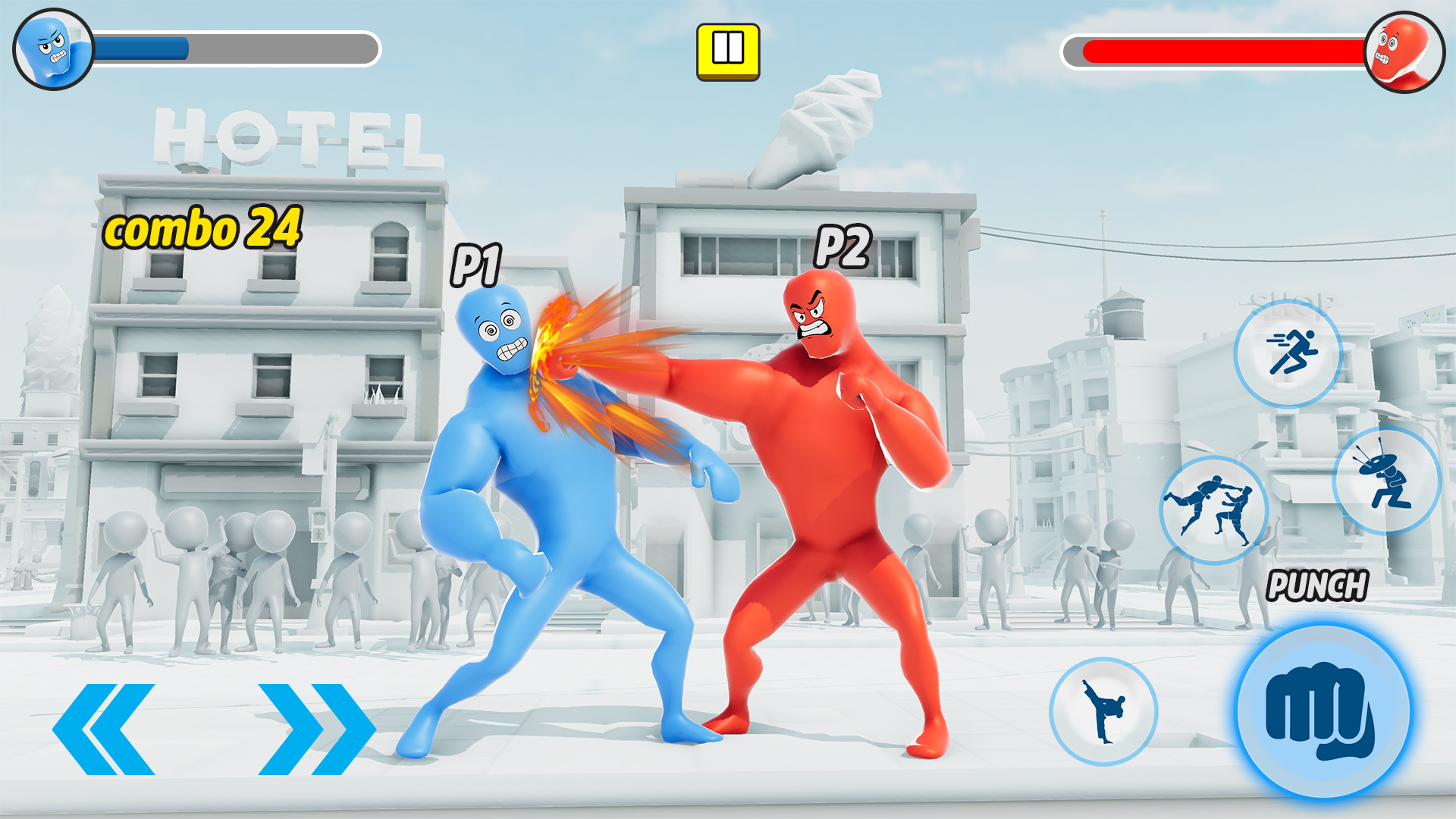This screenshot has height=819, width=1456.
Task: Click the combo 24 counter text
Action: coord(205,231)
